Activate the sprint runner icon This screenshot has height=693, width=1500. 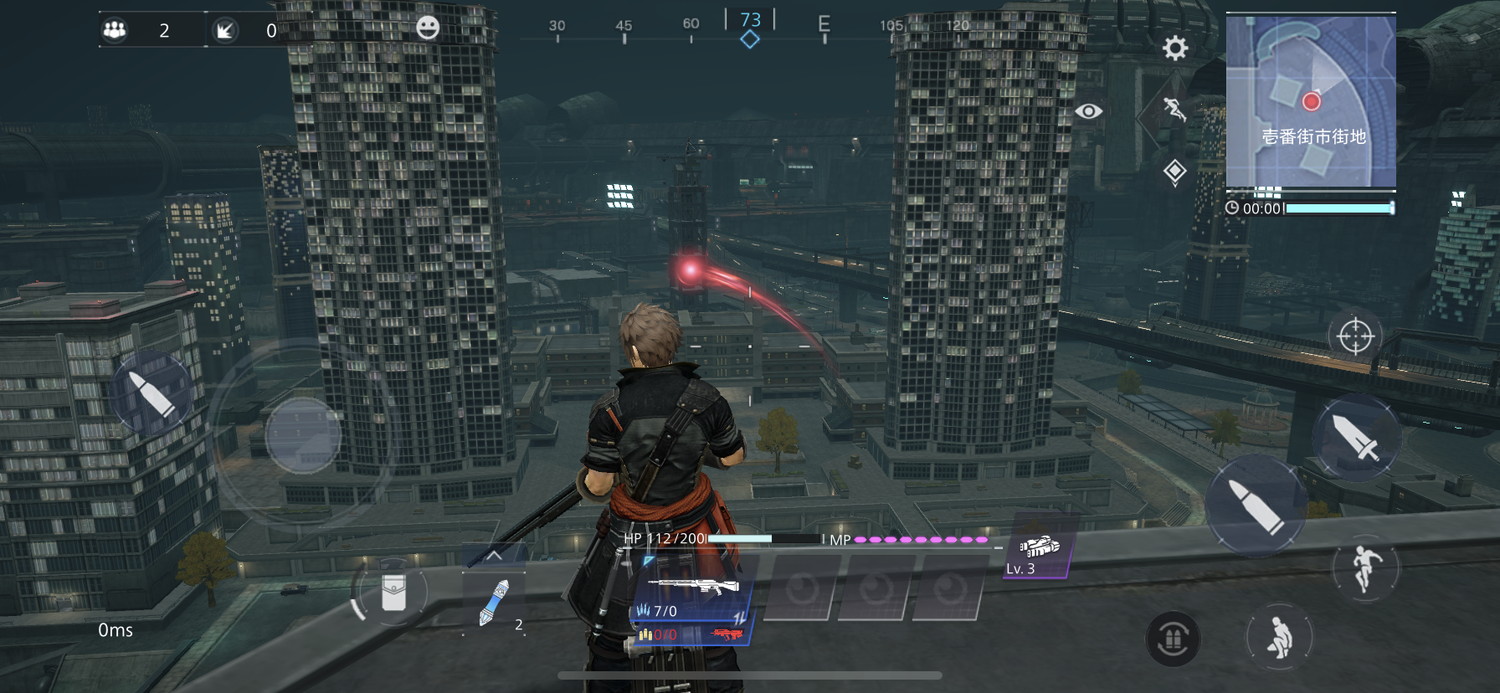coord(1174,111)
